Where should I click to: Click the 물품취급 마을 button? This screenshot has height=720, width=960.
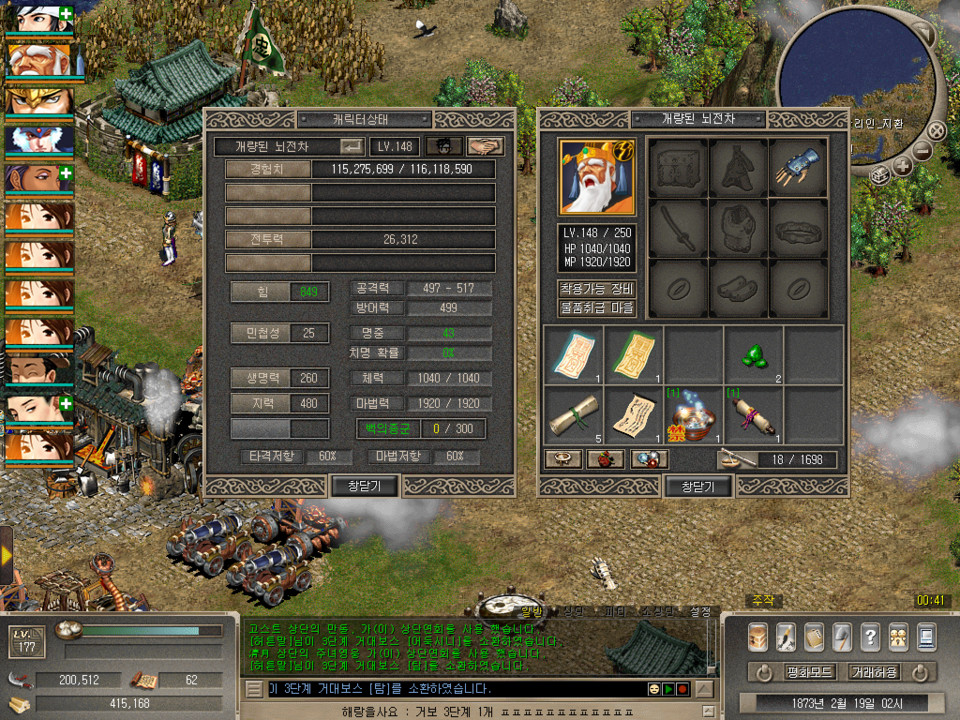[x=596, y=308]
